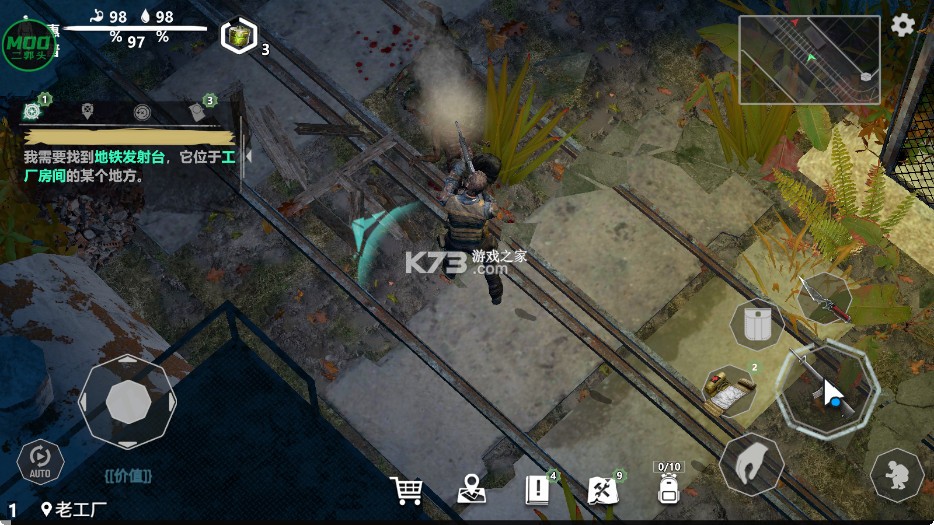
Task: Switch to the notes quest tab with badge 3
Action: pyautogui.click(x=197, y=111)
